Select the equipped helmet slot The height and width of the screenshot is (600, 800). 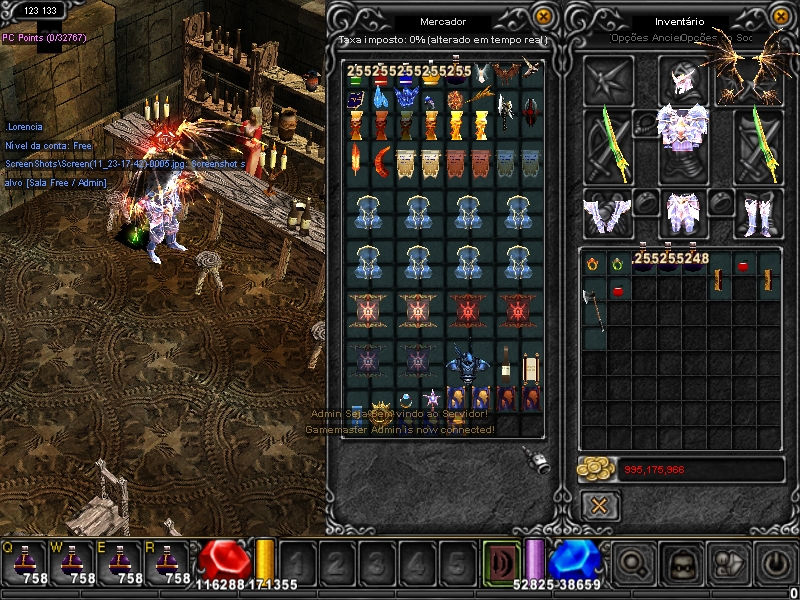coord(683,80)
